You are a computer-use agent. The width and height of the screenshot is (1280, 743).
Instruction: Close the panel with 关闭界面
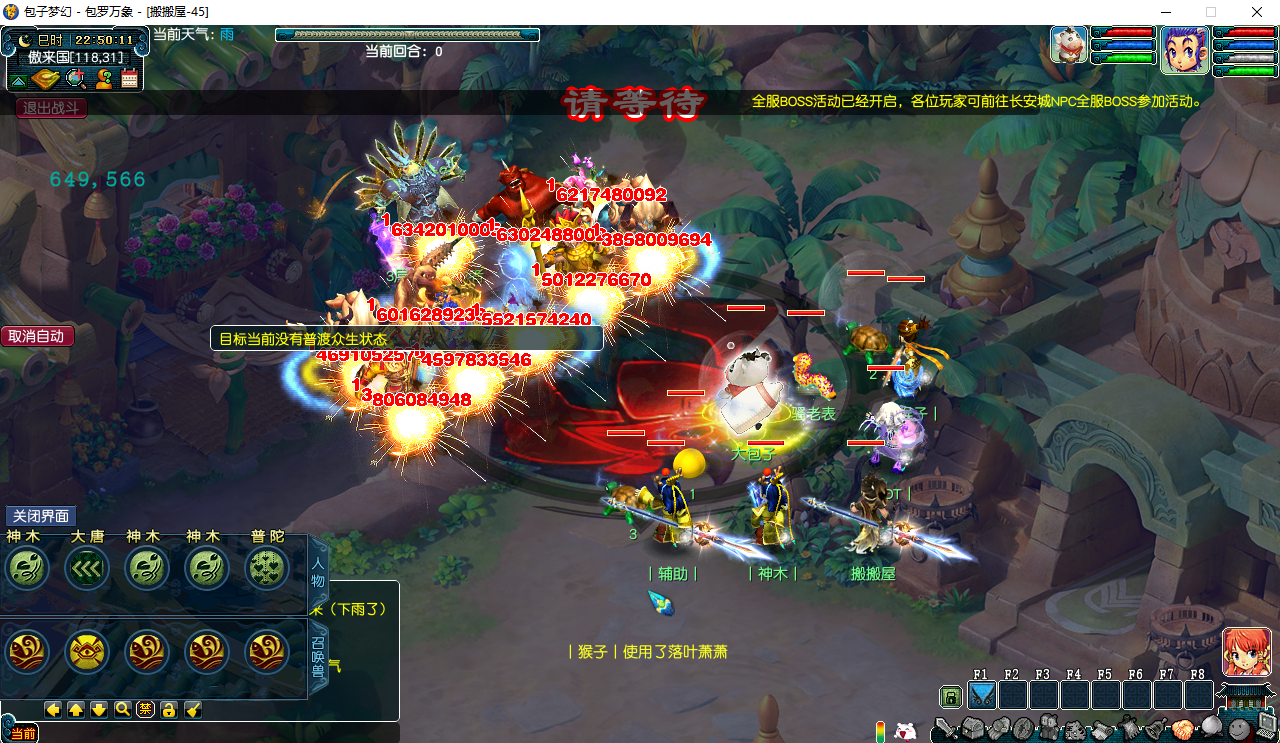tap(41, 516)
